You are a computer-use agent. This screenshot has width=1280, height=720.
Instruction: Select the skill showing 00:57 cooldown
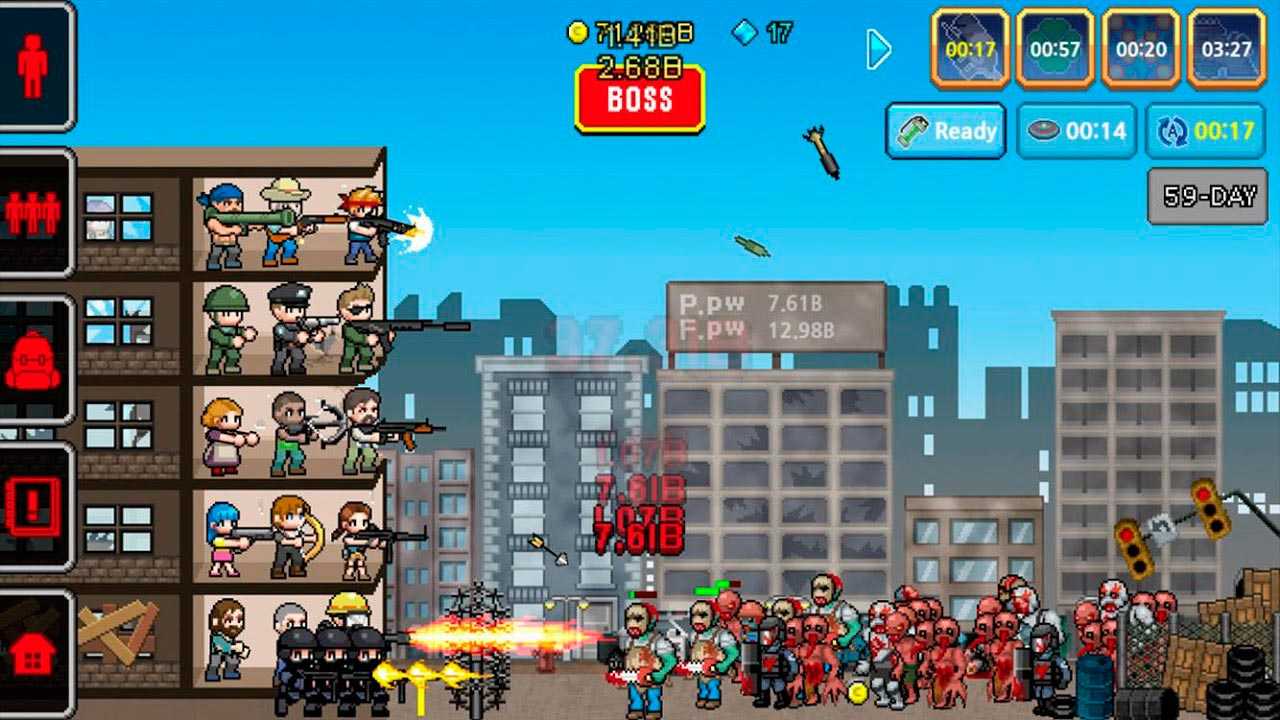pos(1055,48)
